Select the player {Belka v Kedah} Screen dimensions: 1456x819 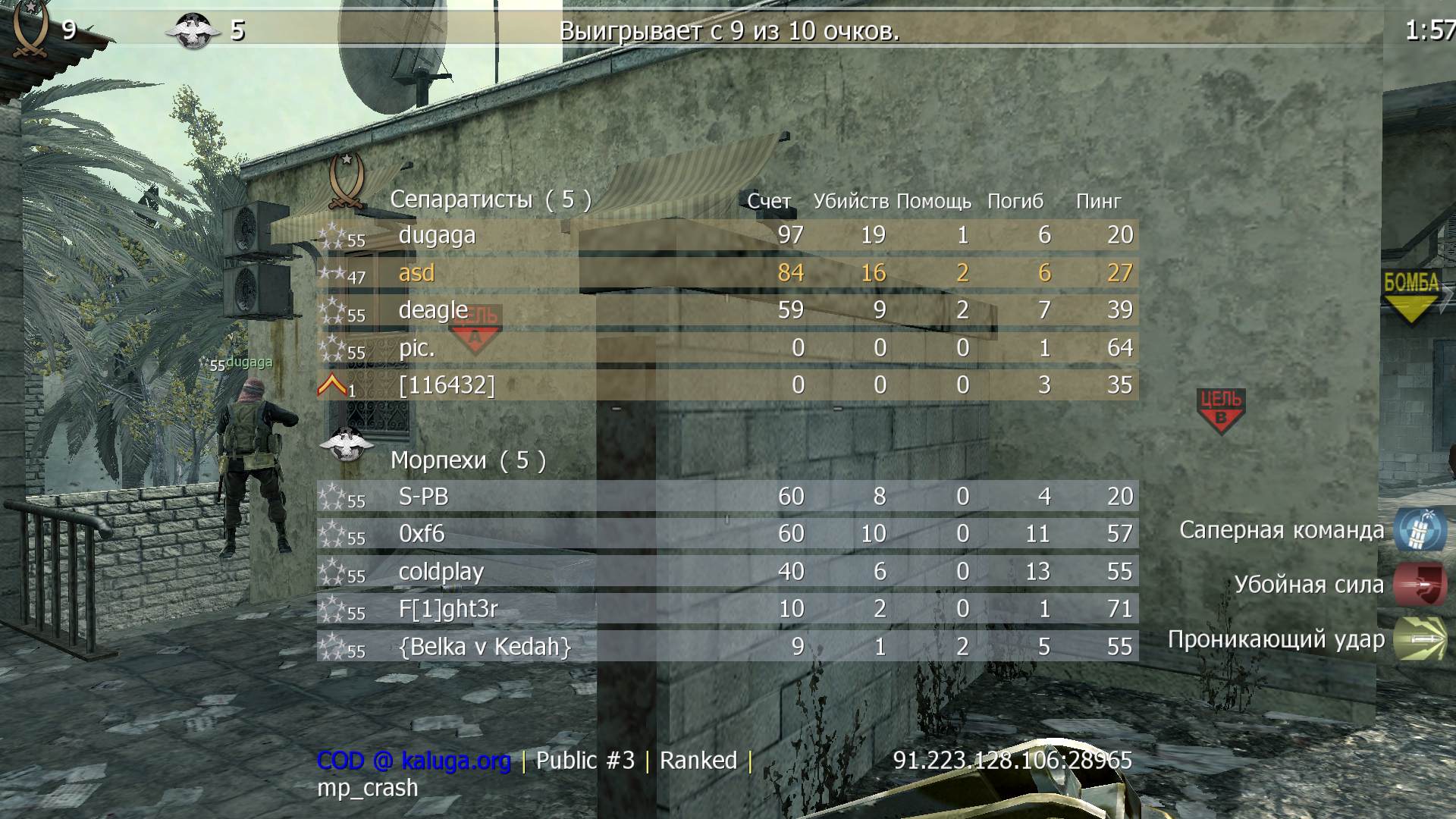(x=482, y=647)
